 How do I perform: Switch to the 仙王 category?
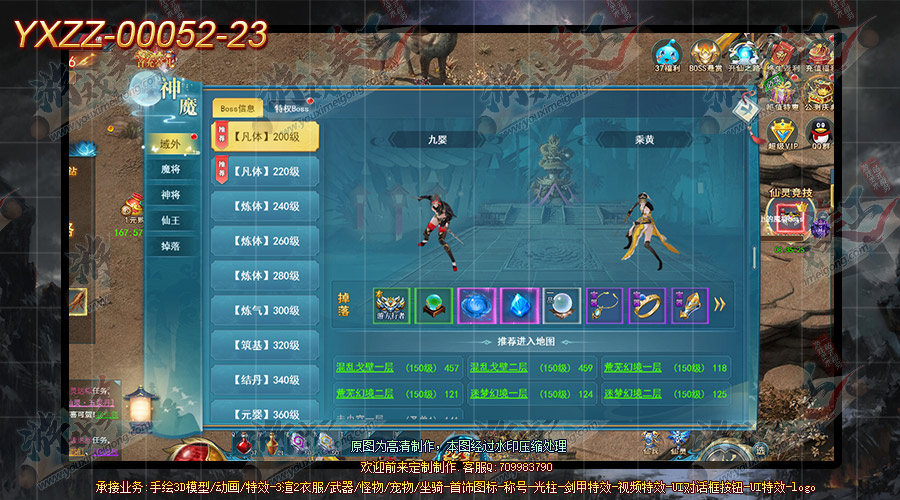(x=171, y=220)
